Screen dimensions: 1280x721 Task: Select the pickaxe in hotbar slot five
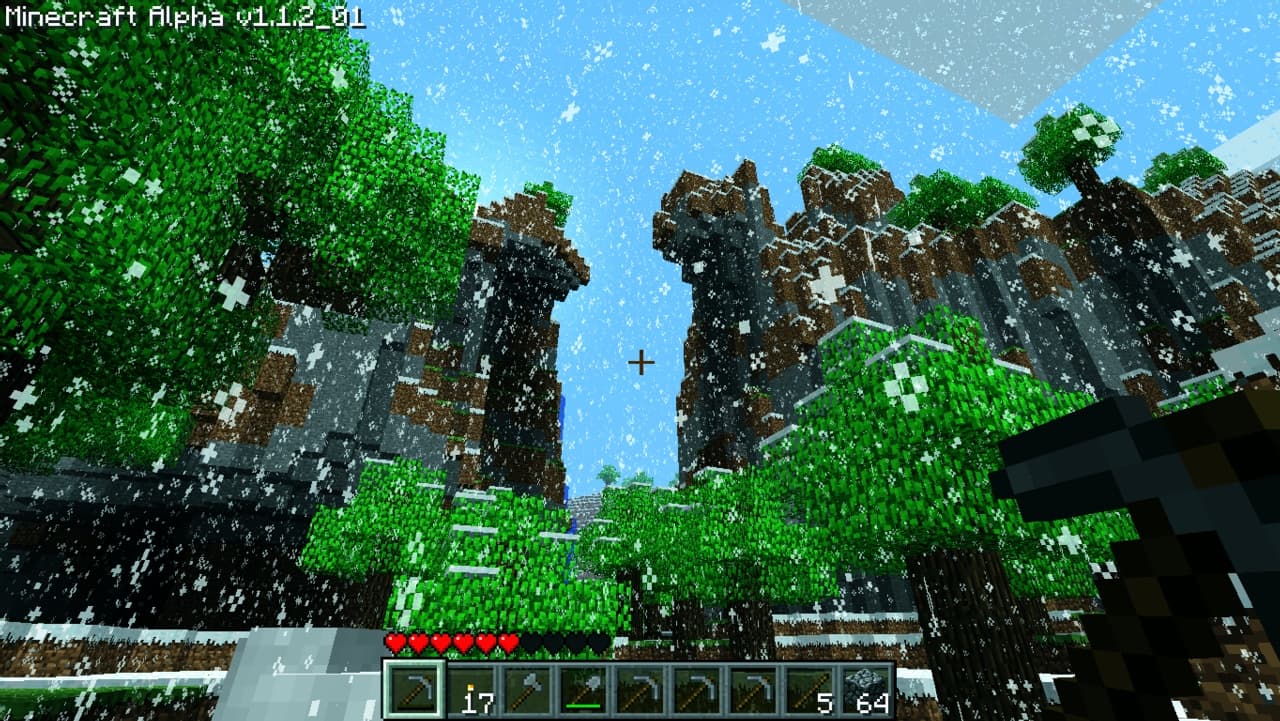tap(640, 688)
